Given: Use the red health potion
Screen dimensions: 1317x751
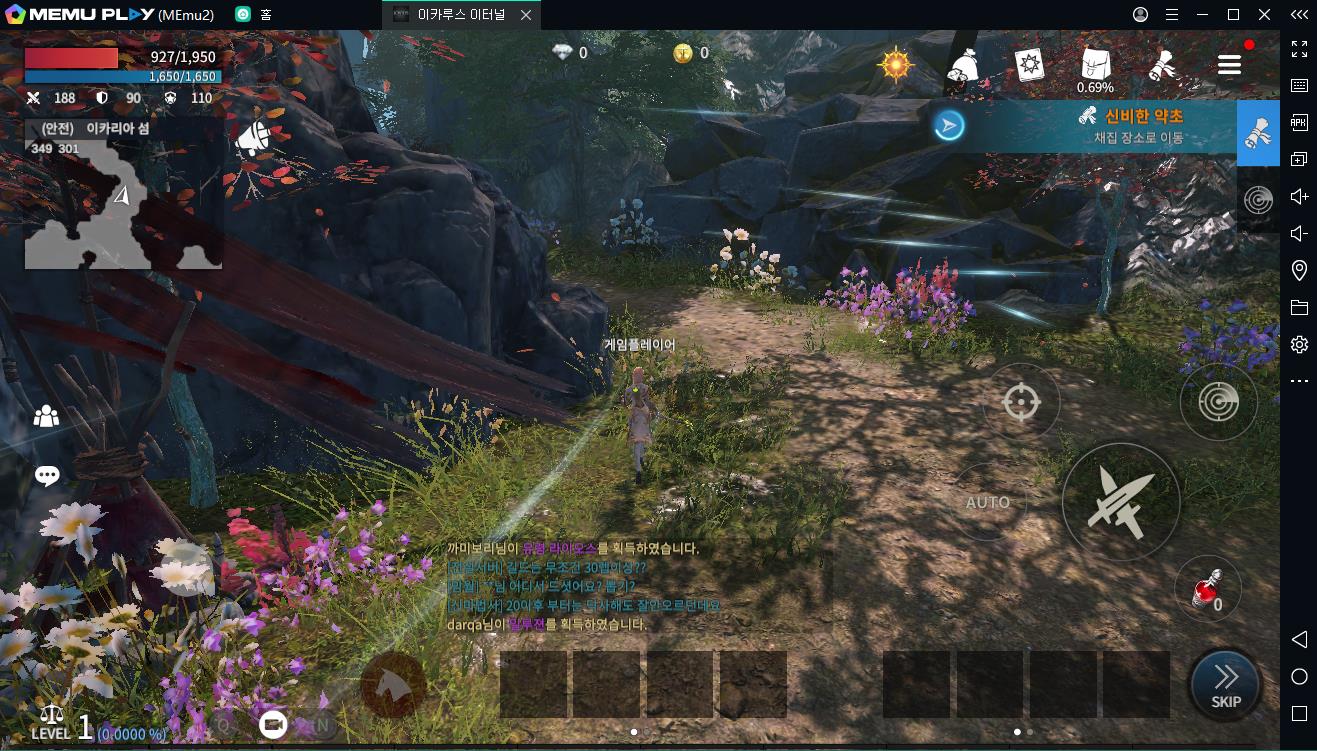Looking at the screenshot, I should pos(1207,590).
